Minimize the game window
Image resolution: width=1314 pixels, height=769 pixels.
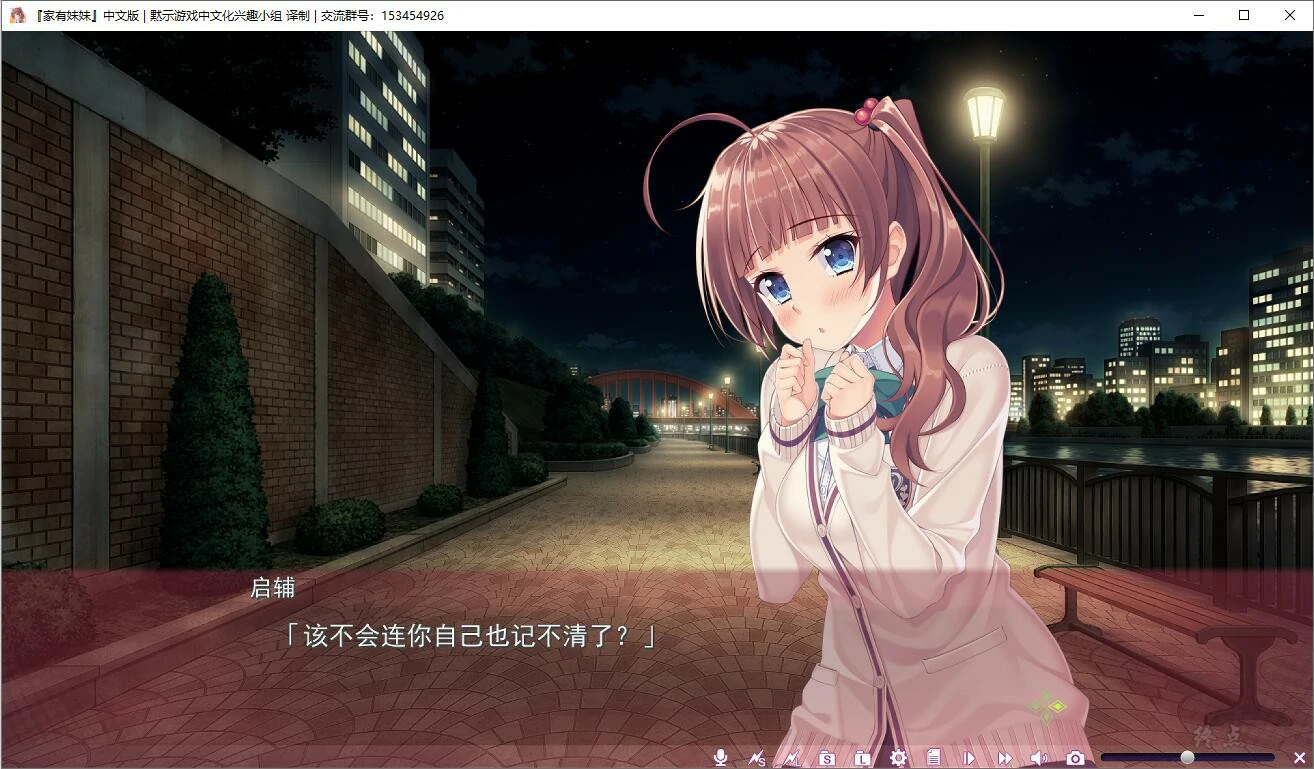coord(1198,15)
